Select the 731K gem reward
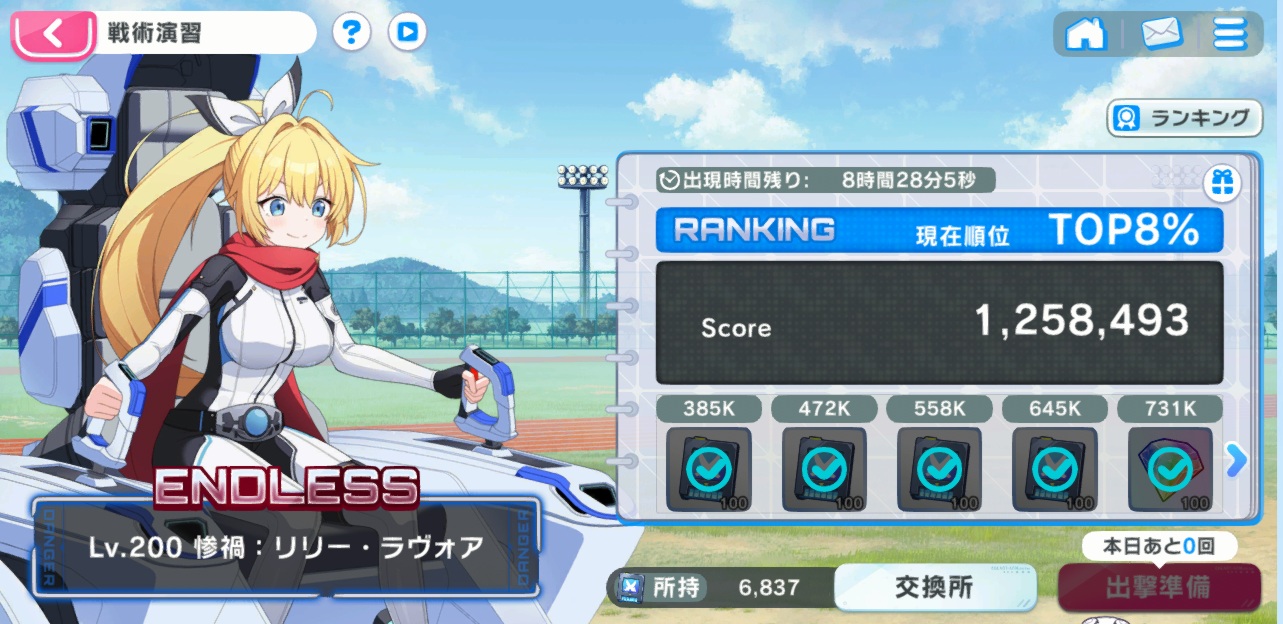 pos(1169,468)
